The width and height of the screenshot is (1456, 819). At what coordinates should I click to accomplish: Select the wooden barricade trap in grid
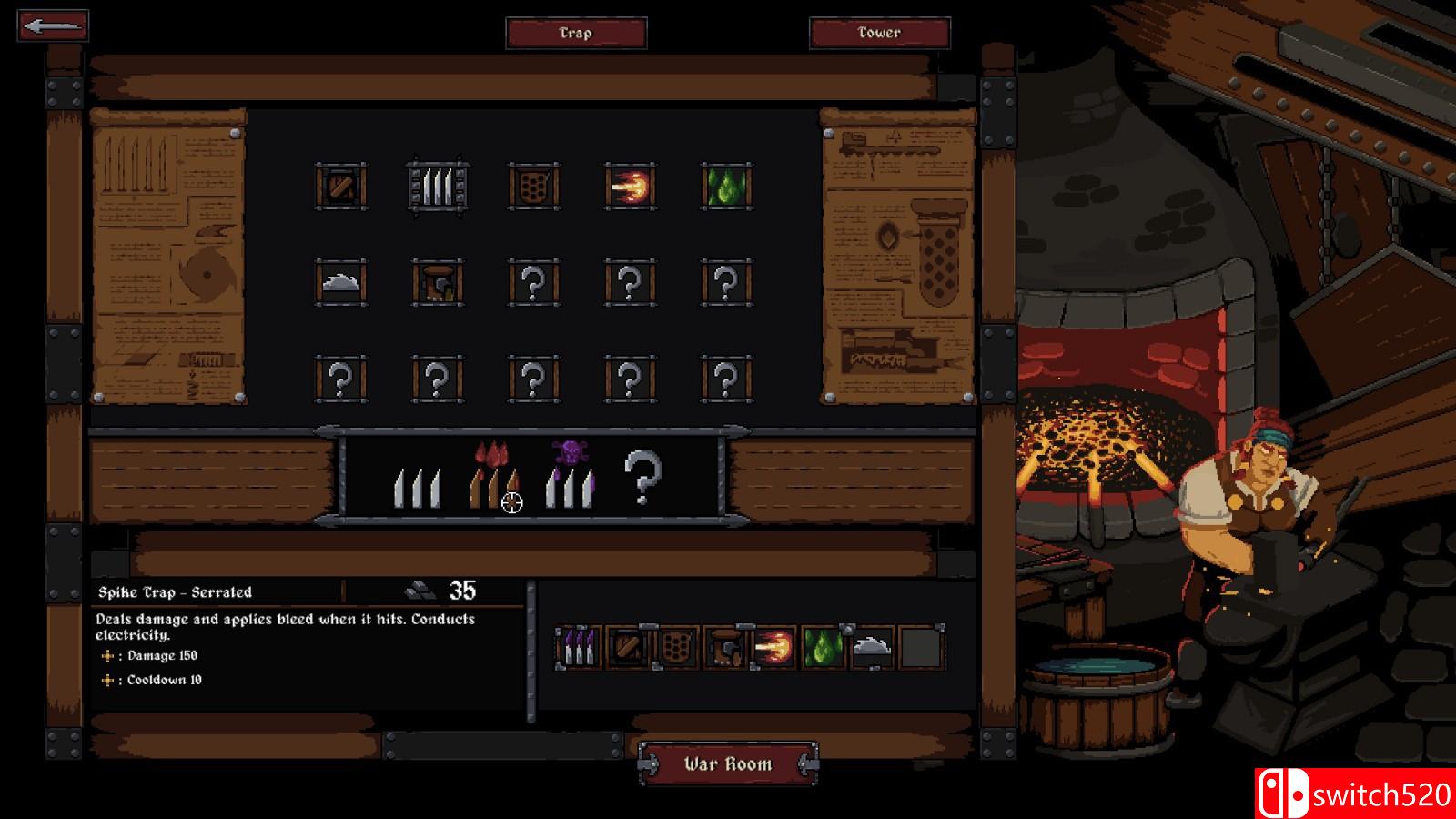pyautogui.click(x=341, y=187)
